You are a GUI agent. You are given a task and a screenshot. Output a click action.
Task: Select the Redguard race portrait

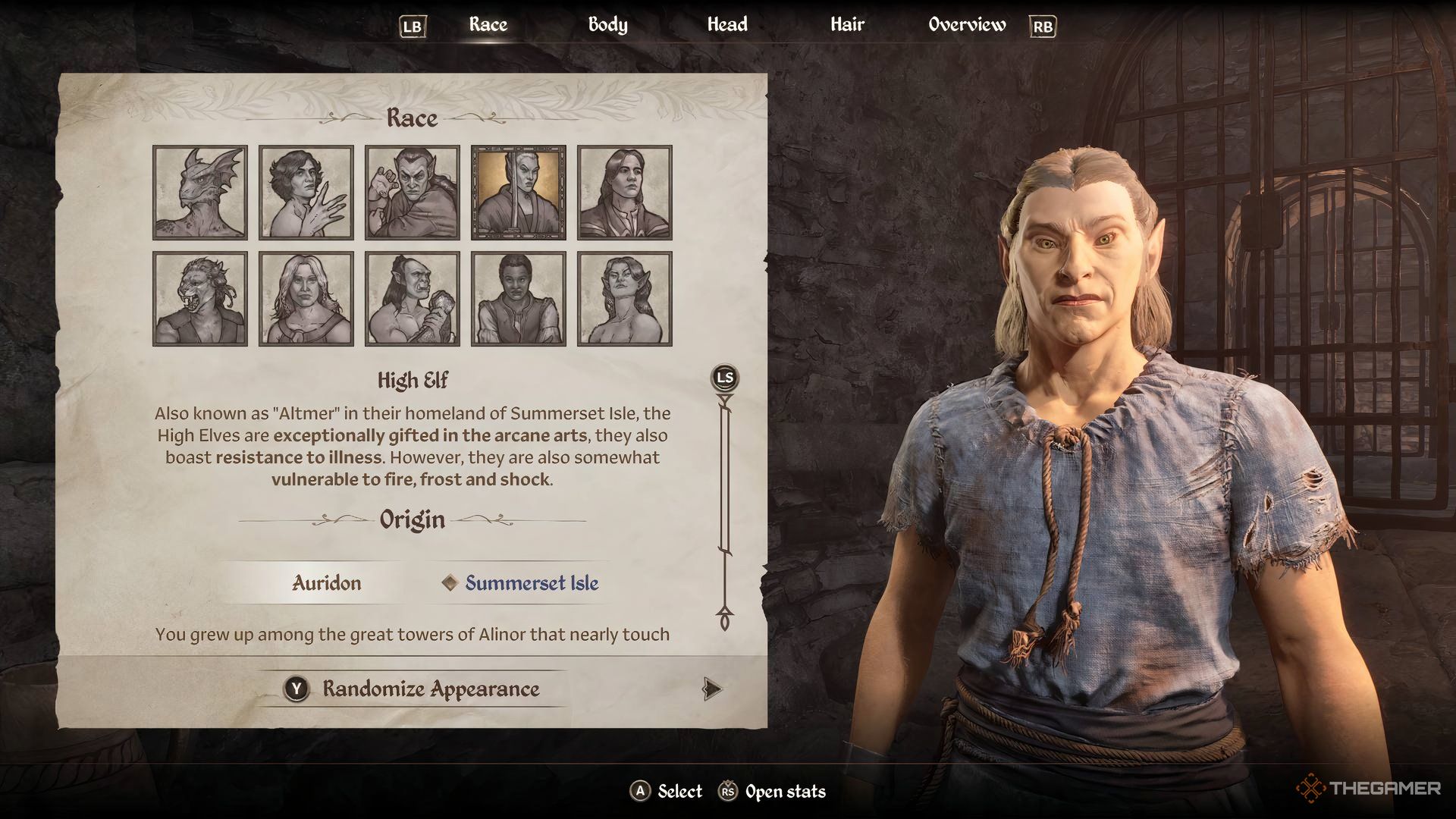tap(518, 297)
